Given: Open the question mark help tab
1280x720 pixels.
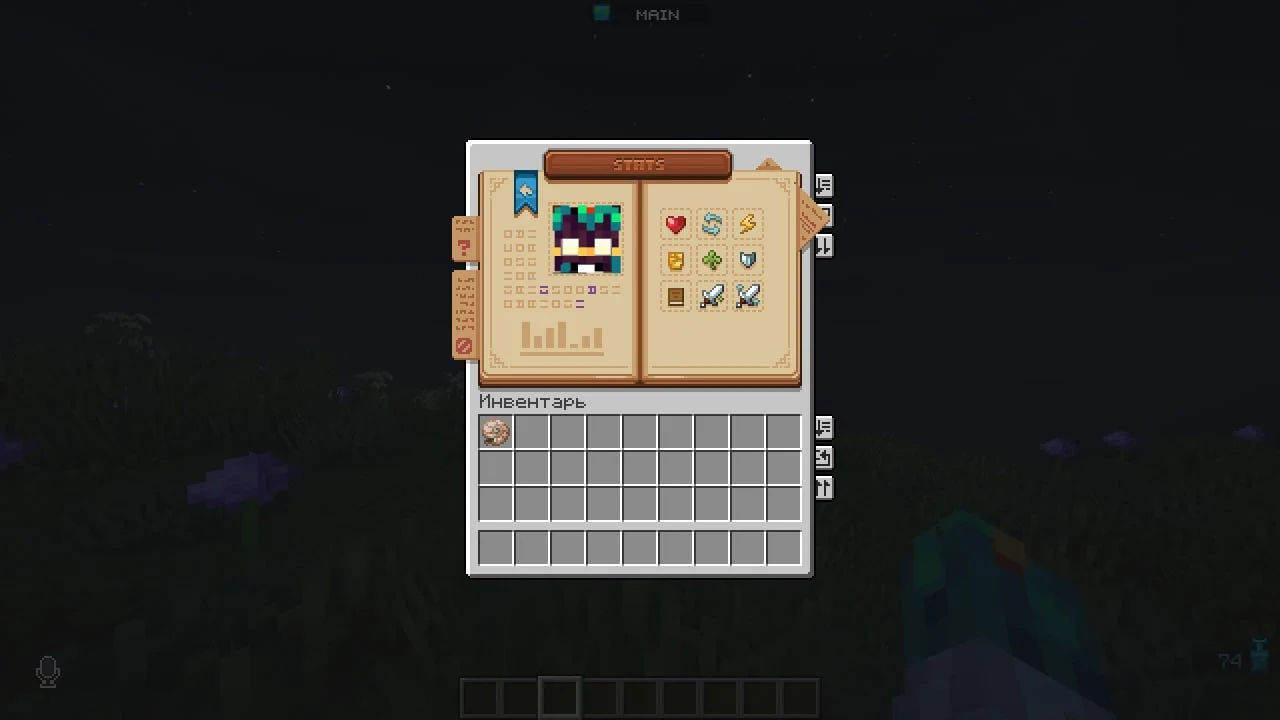Looking at the screenshot, I should click(x=463, y=243).
